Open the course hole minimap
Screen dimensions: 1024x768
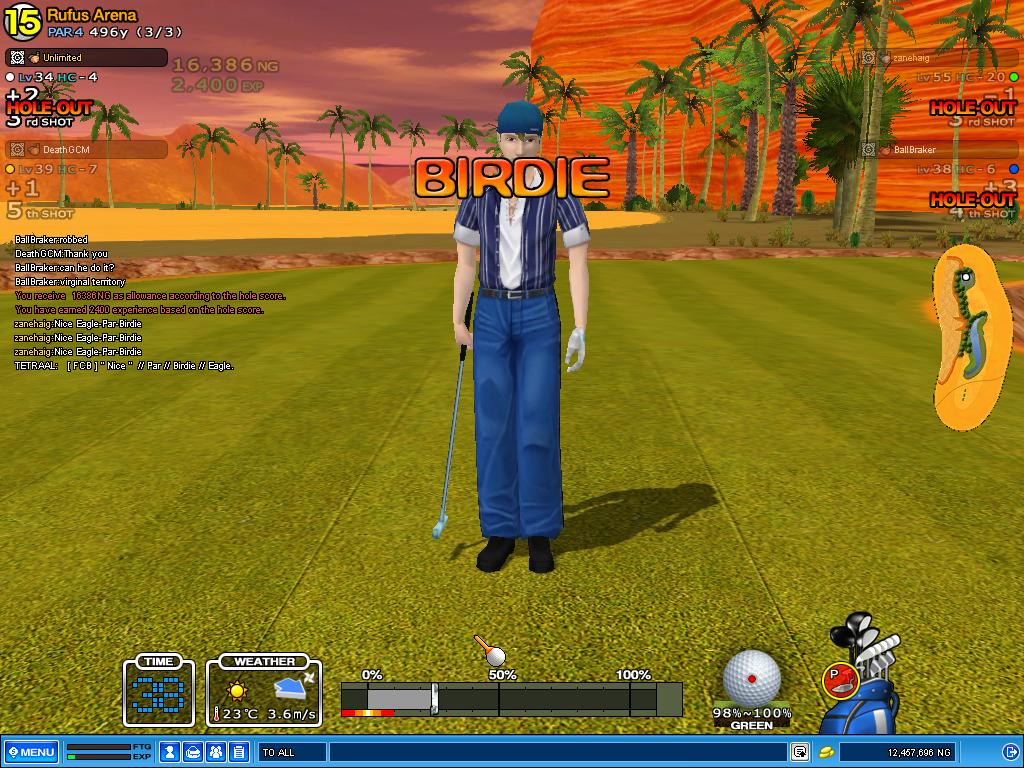[x=970, y=338]
